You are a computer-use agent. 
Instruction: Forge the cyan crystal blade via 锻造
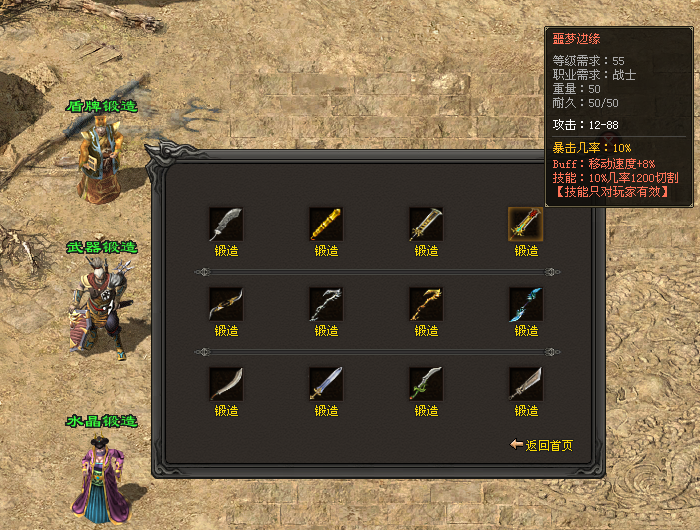[x=526, y=331]
